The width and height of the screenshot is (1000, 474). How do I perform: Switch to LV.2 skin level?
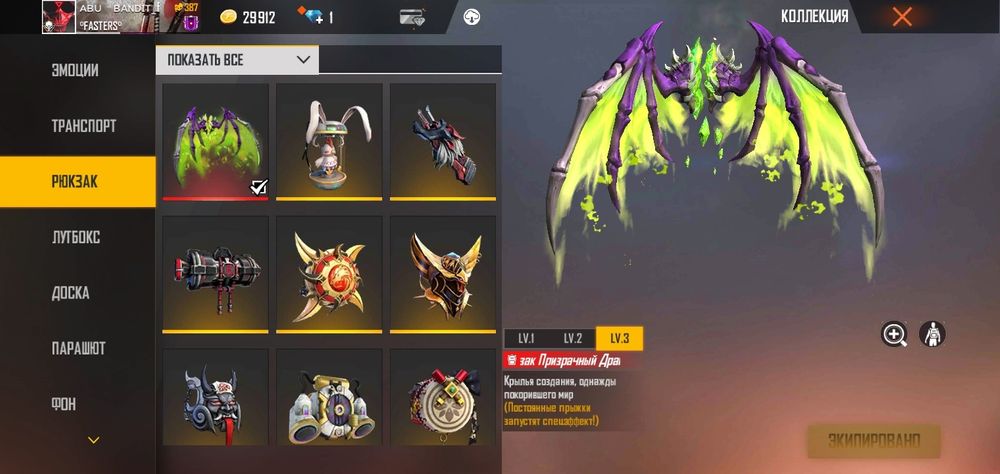(x=572, y=338)
